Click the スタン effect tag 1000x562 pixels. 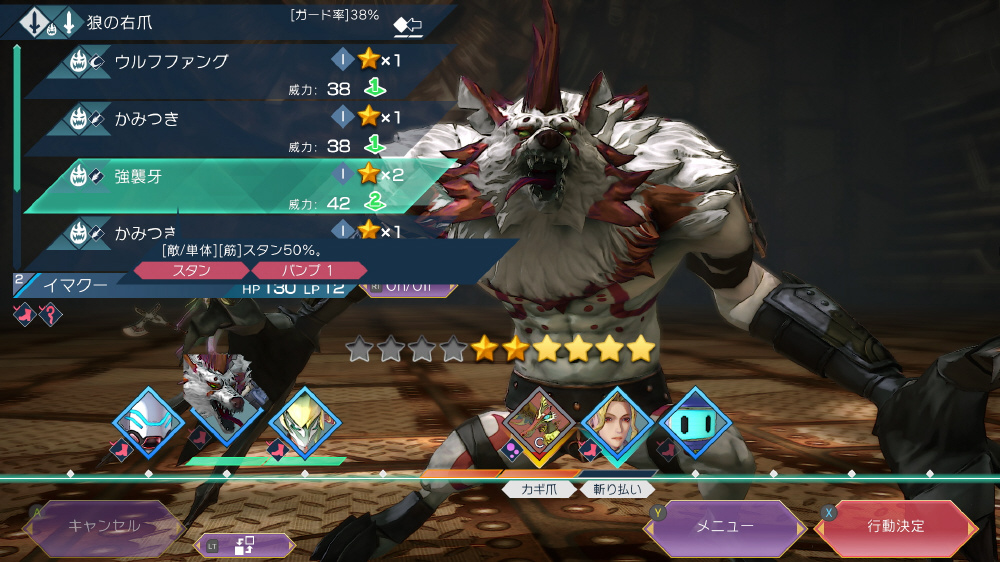pyautogui.click(x=191, y=270)
